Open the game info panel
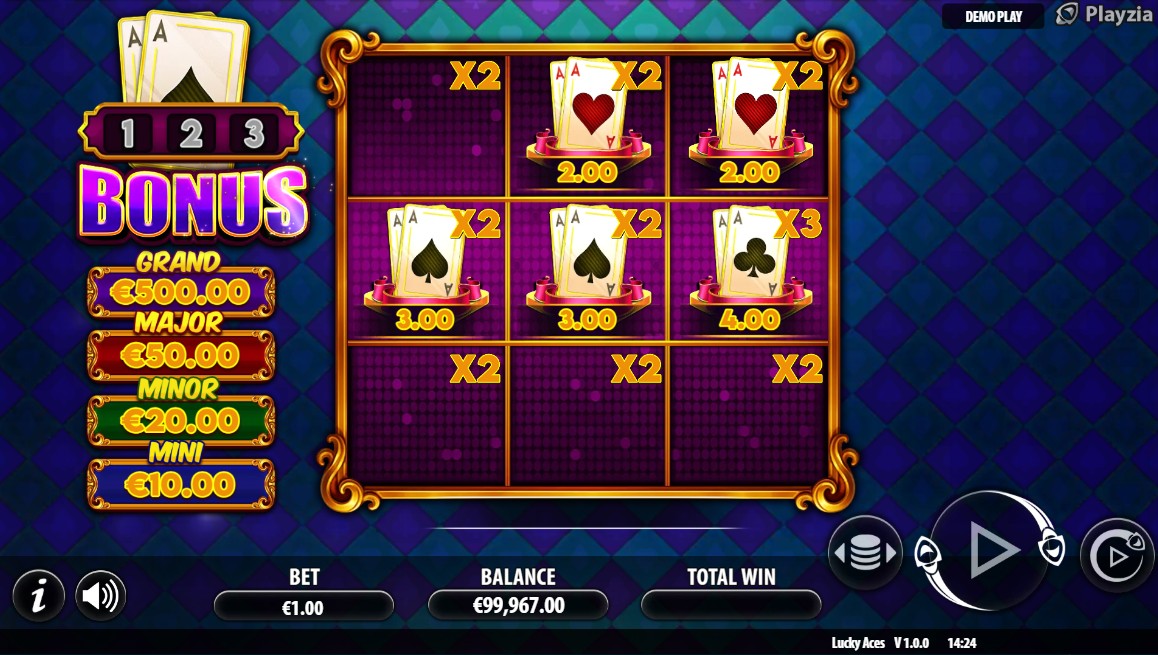This screenshot has width=1158, height=655. [x=39, y=597]
